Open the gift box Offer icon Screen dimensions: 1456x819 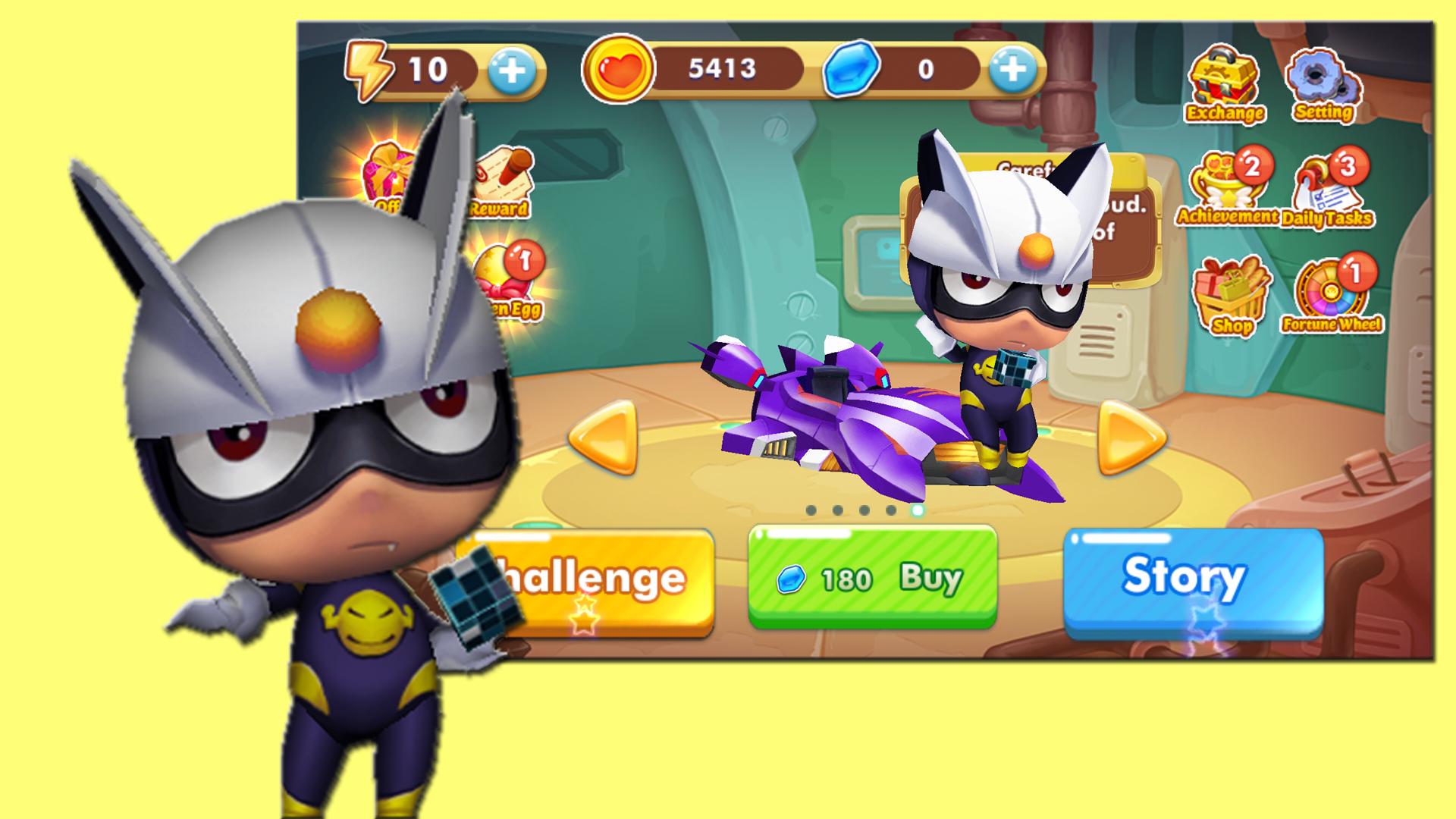tap(388, 173)
